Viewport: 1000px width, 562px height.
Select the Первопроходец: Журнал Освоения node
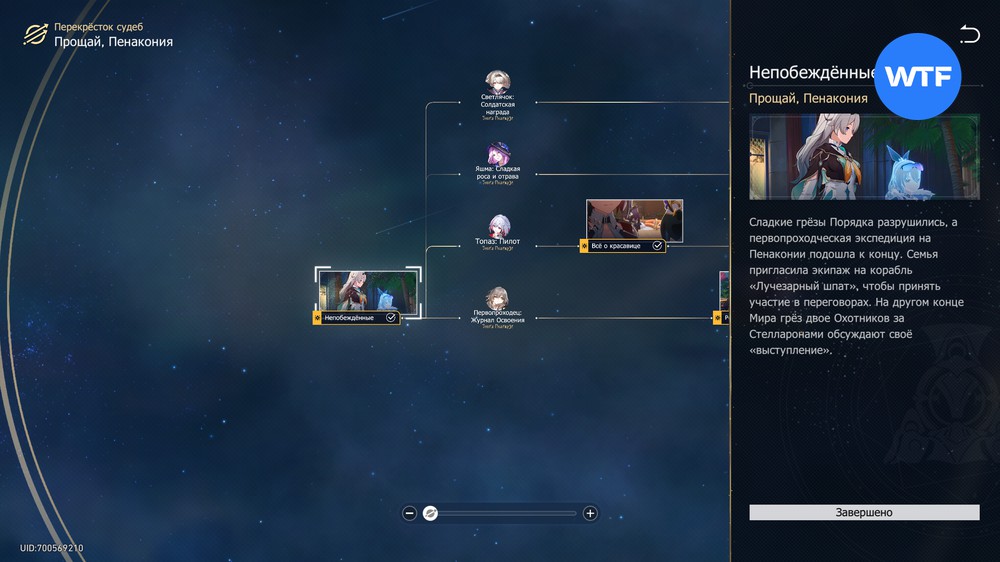point(497,298)
